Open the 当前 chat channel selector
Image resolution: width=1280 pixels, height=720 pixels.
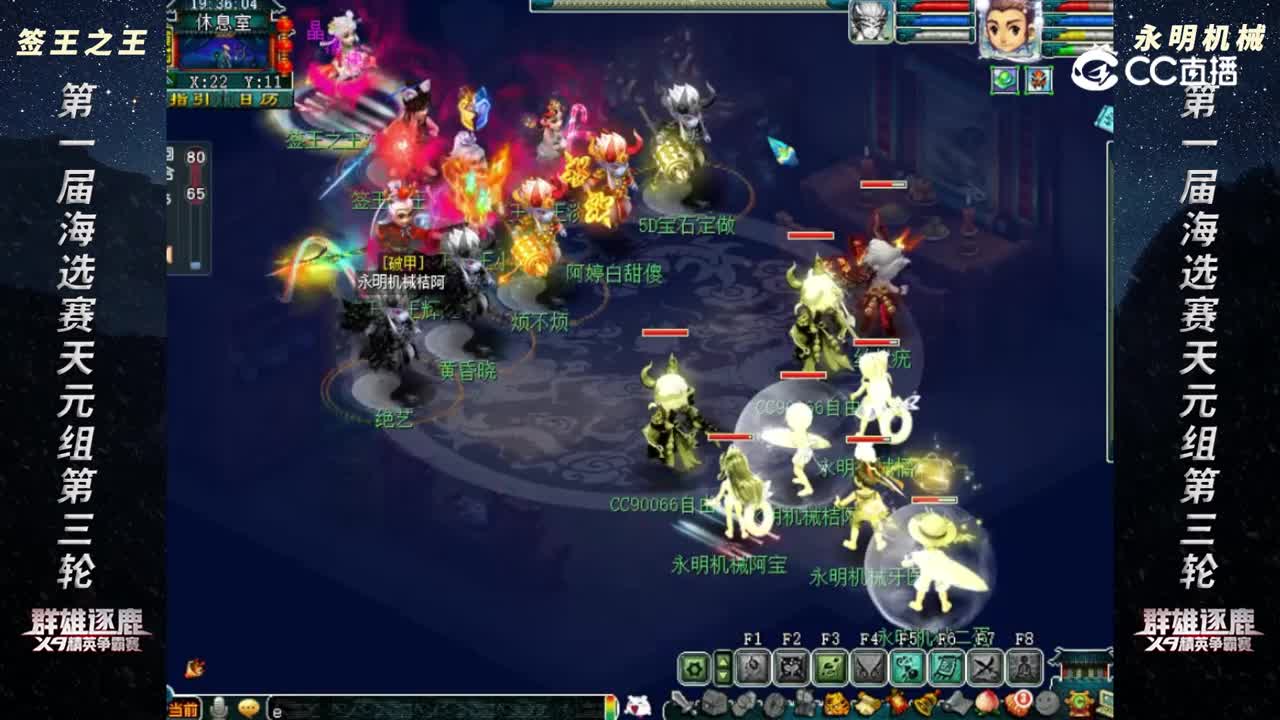tap(183, 707)
